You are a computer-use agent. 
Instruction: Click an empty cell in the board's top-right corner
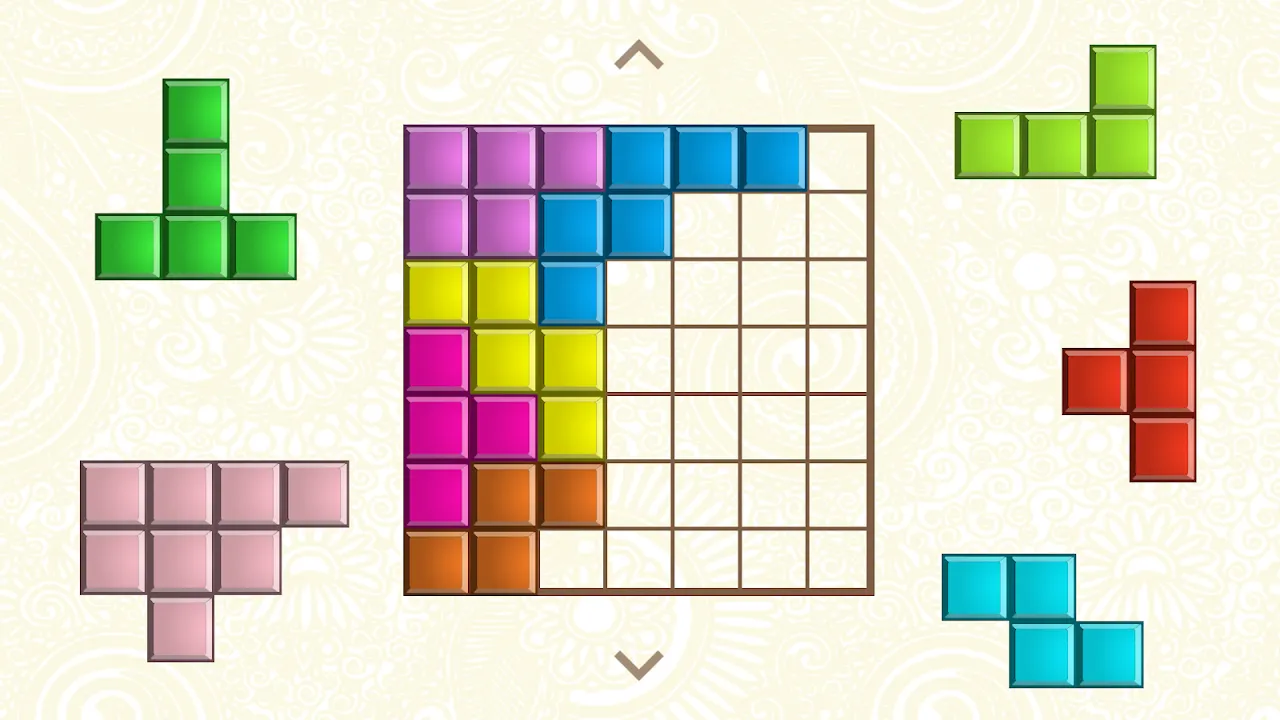pyautogui.click(x=839, y=155)
